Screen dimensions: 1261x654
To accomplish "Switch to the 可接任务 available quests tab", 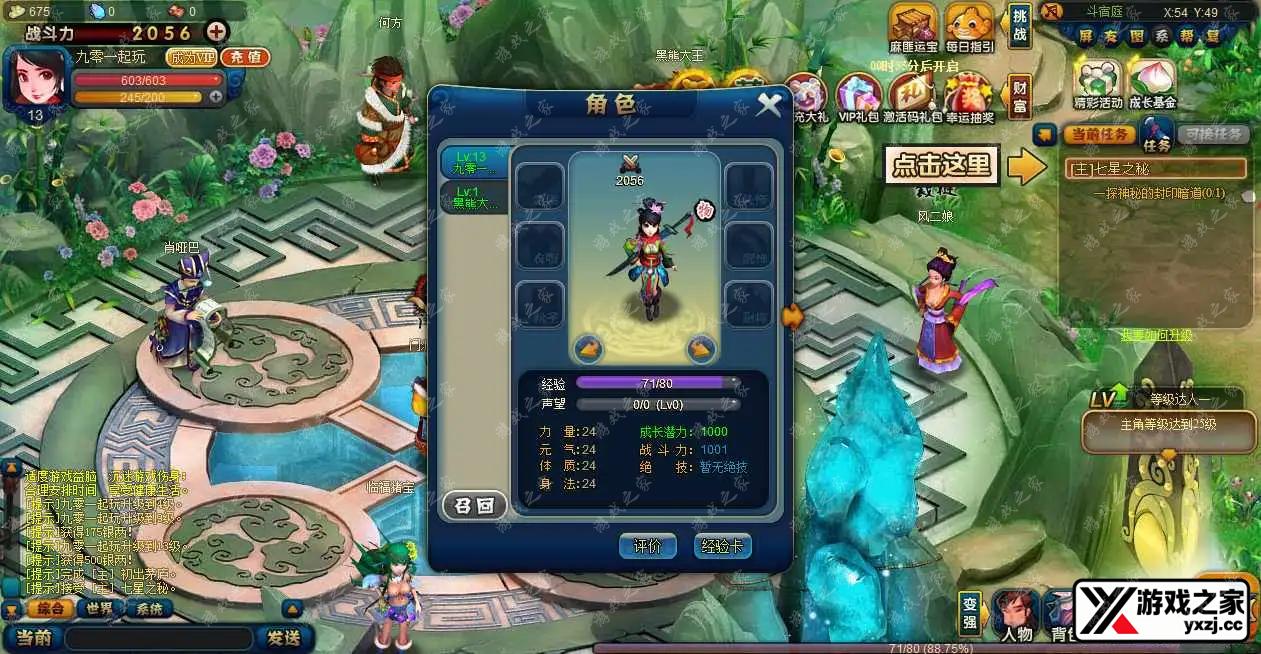I will [1211, 134].
